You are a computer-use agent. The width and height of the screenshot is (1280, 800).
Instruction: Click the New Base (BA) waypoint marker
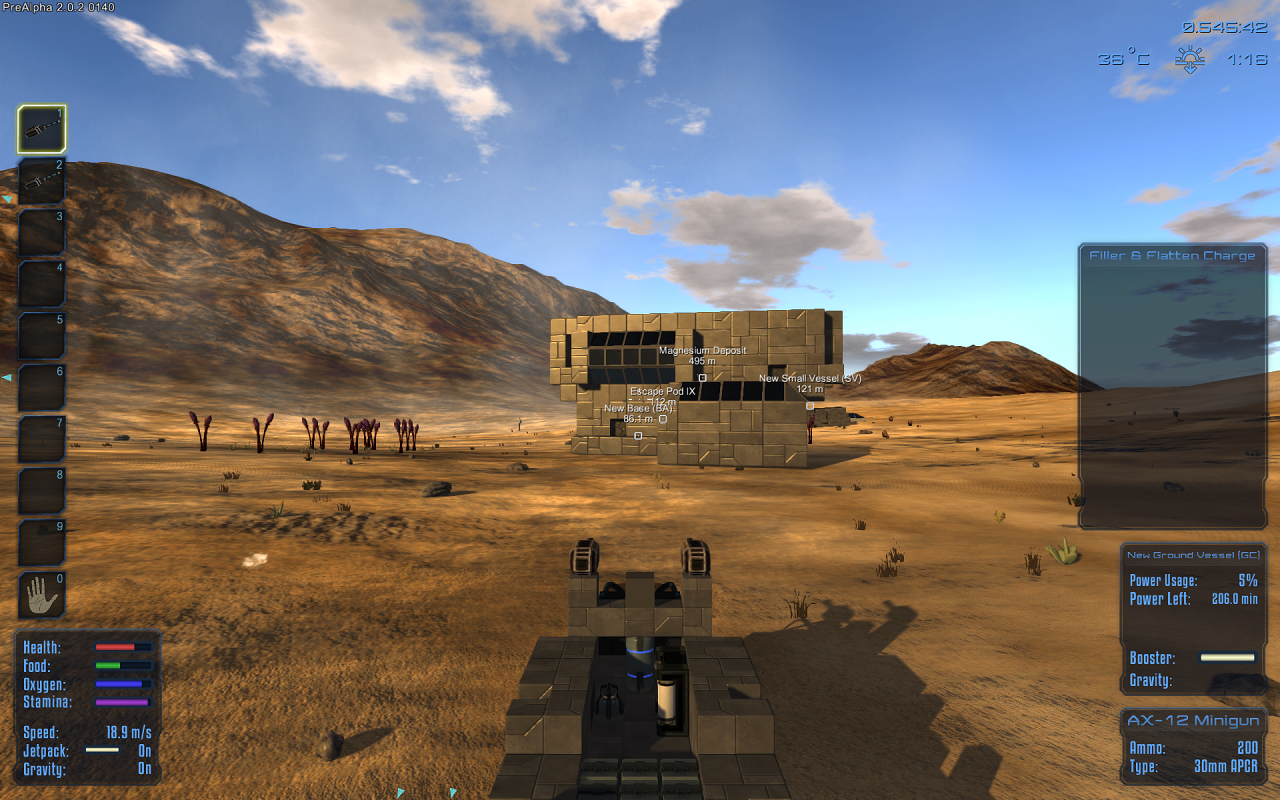(638, 435)
